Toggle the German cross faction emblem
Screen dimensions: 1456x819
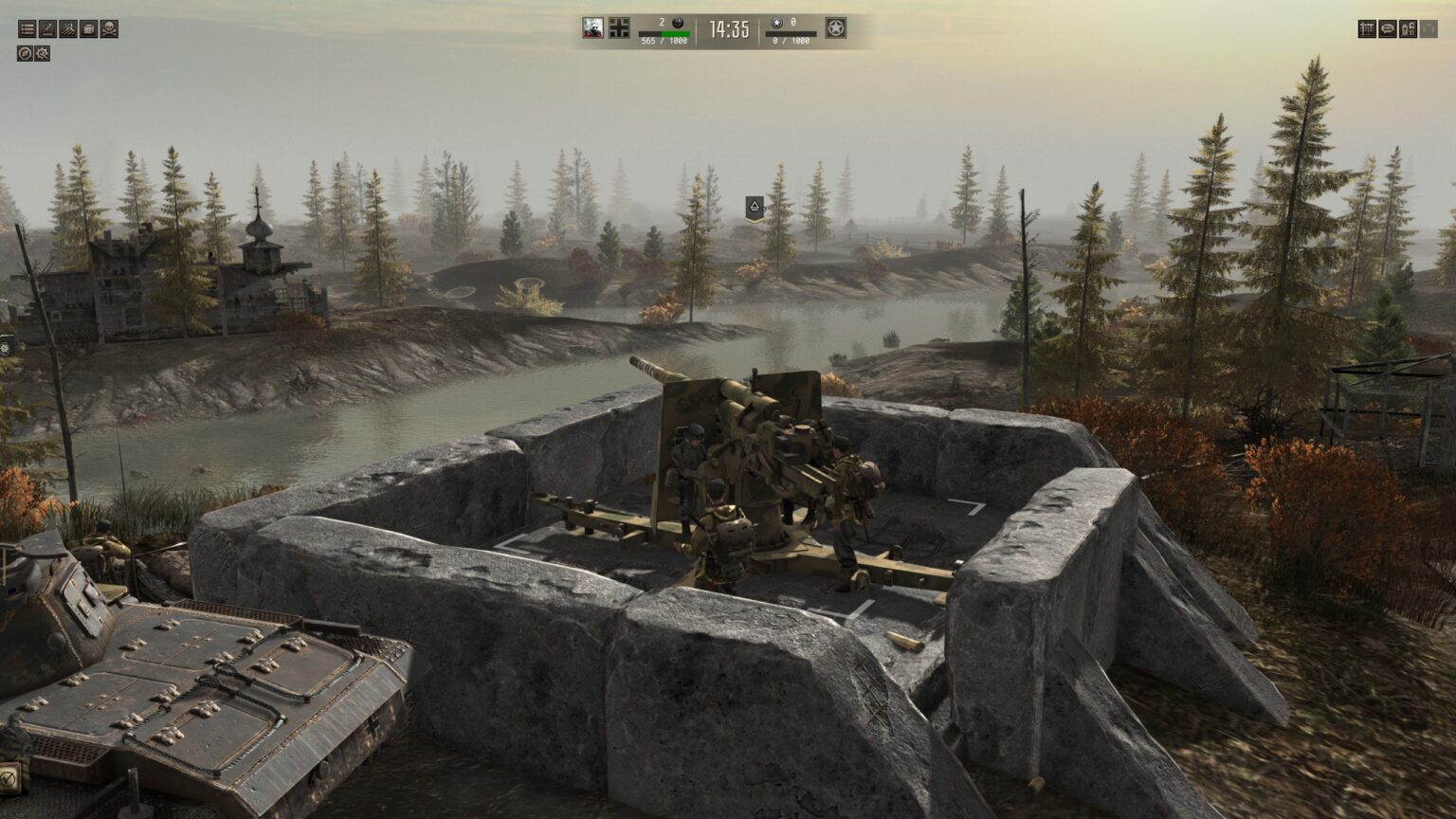click(x=620, y=28)
